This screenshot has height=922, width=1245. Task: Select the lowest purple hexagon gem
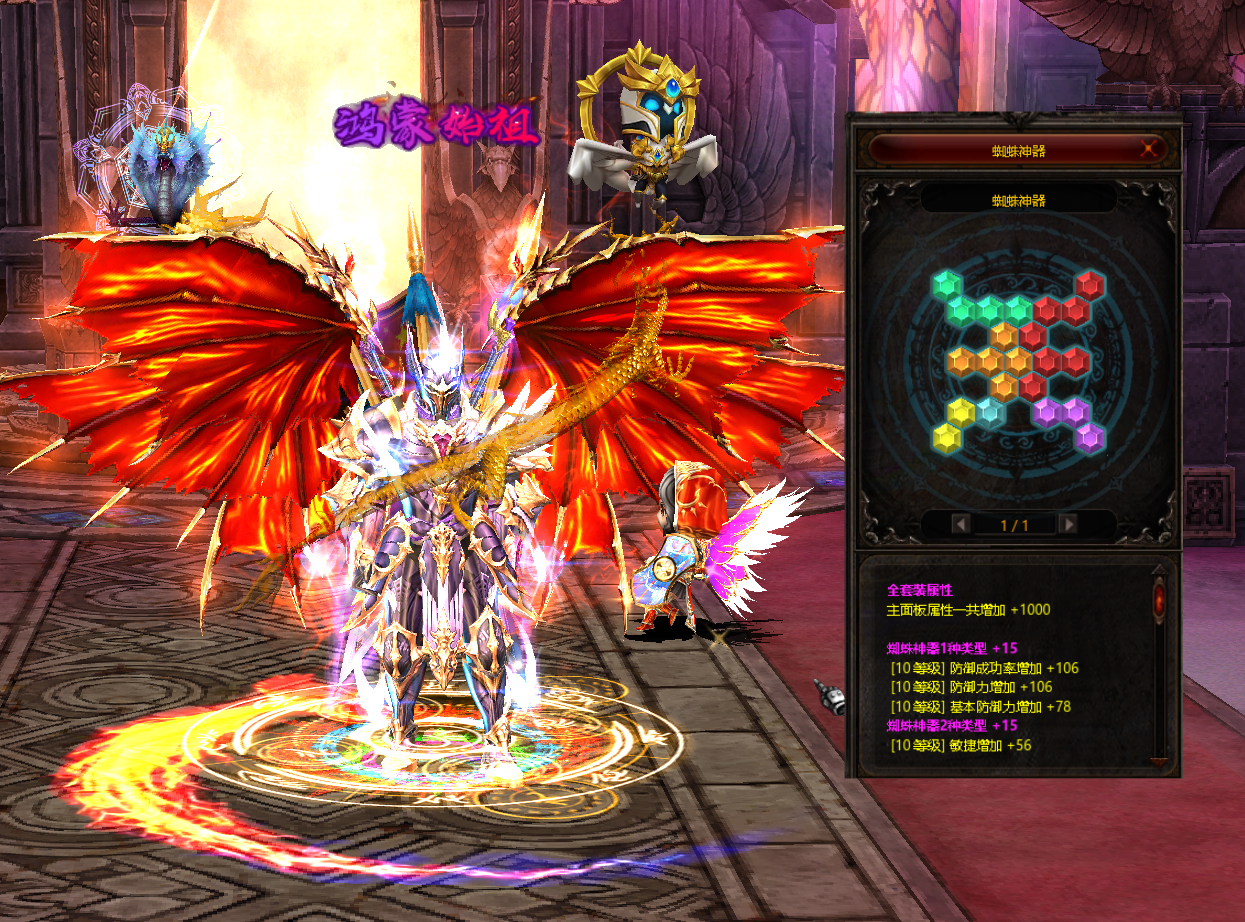point(1089,436)
